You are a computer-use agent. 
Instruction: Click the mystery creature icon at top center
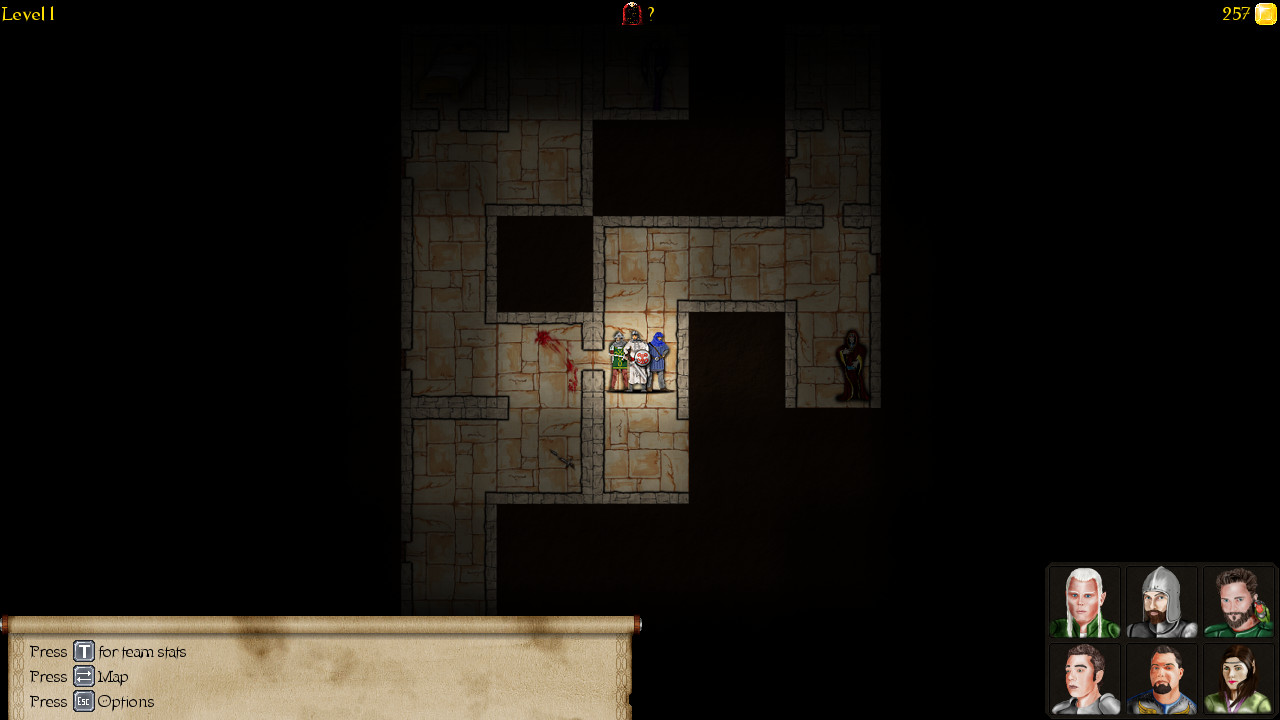click(630, 14)
